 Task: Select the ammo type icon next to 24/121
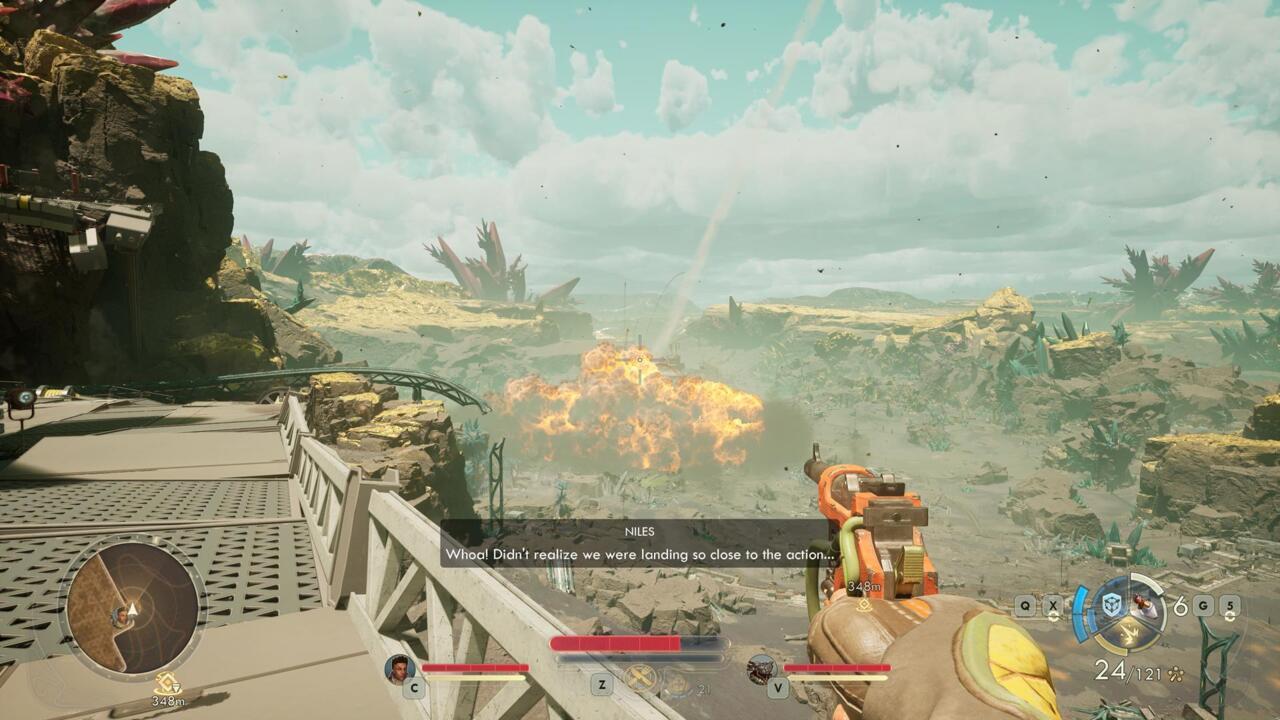1174,673
